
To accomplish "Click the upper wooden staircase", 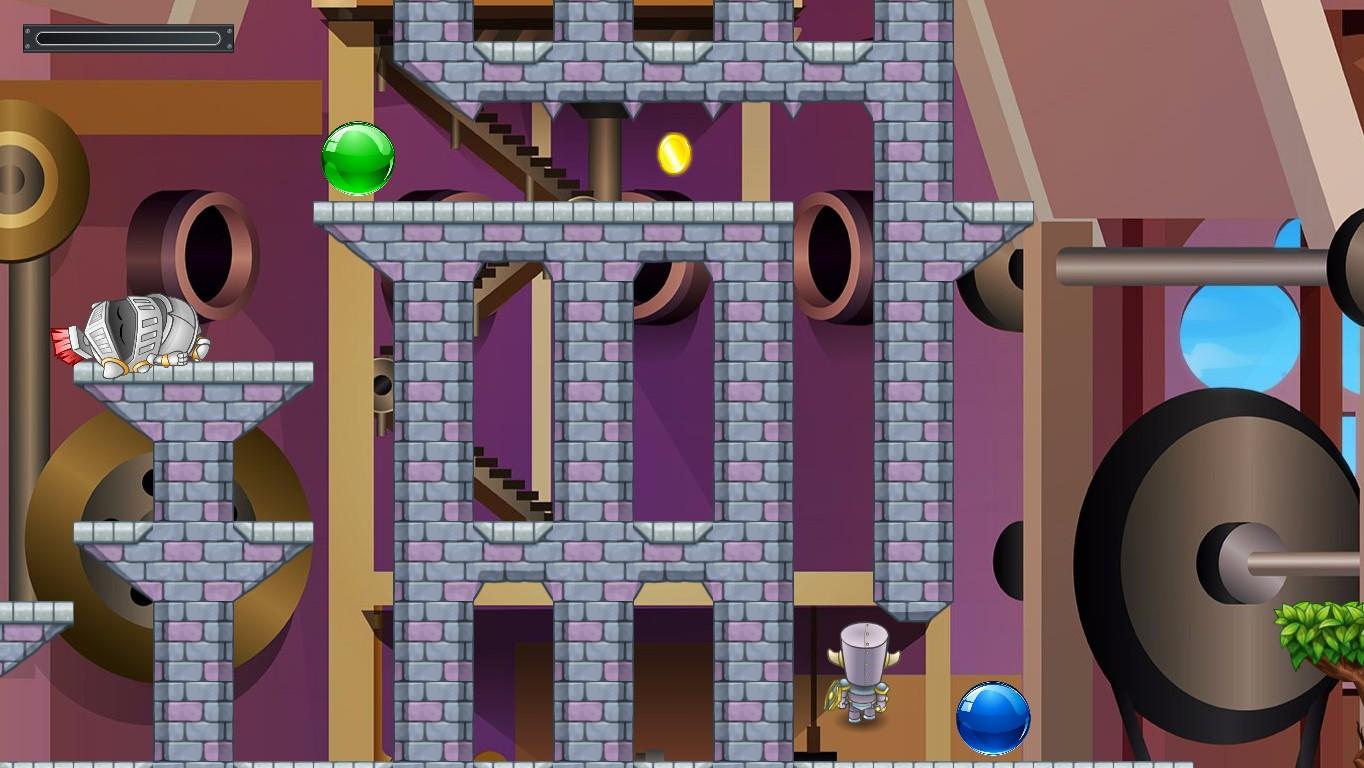I will click(x=520, y=150).
